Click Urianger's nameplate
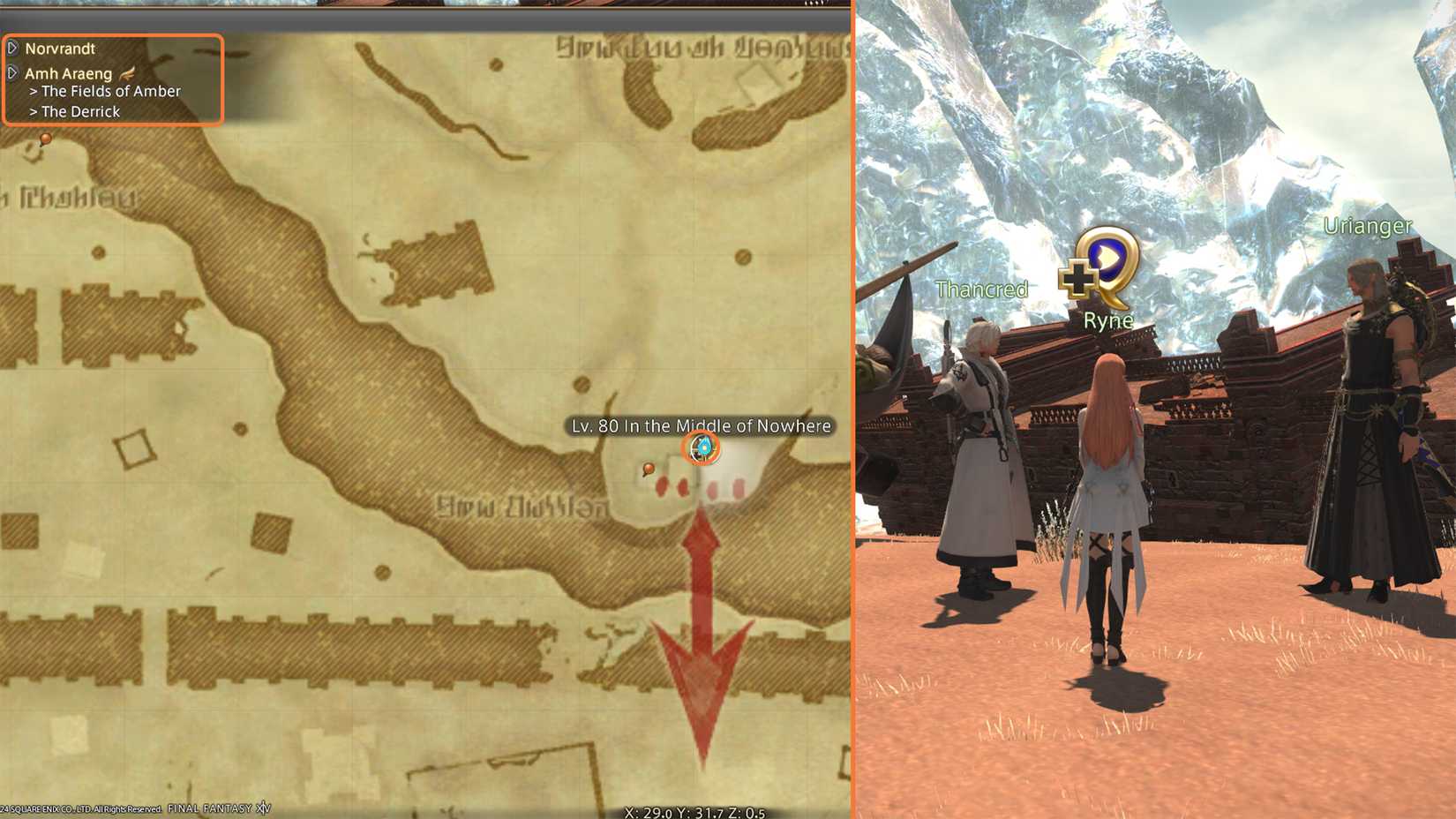 coord(1367,225)
